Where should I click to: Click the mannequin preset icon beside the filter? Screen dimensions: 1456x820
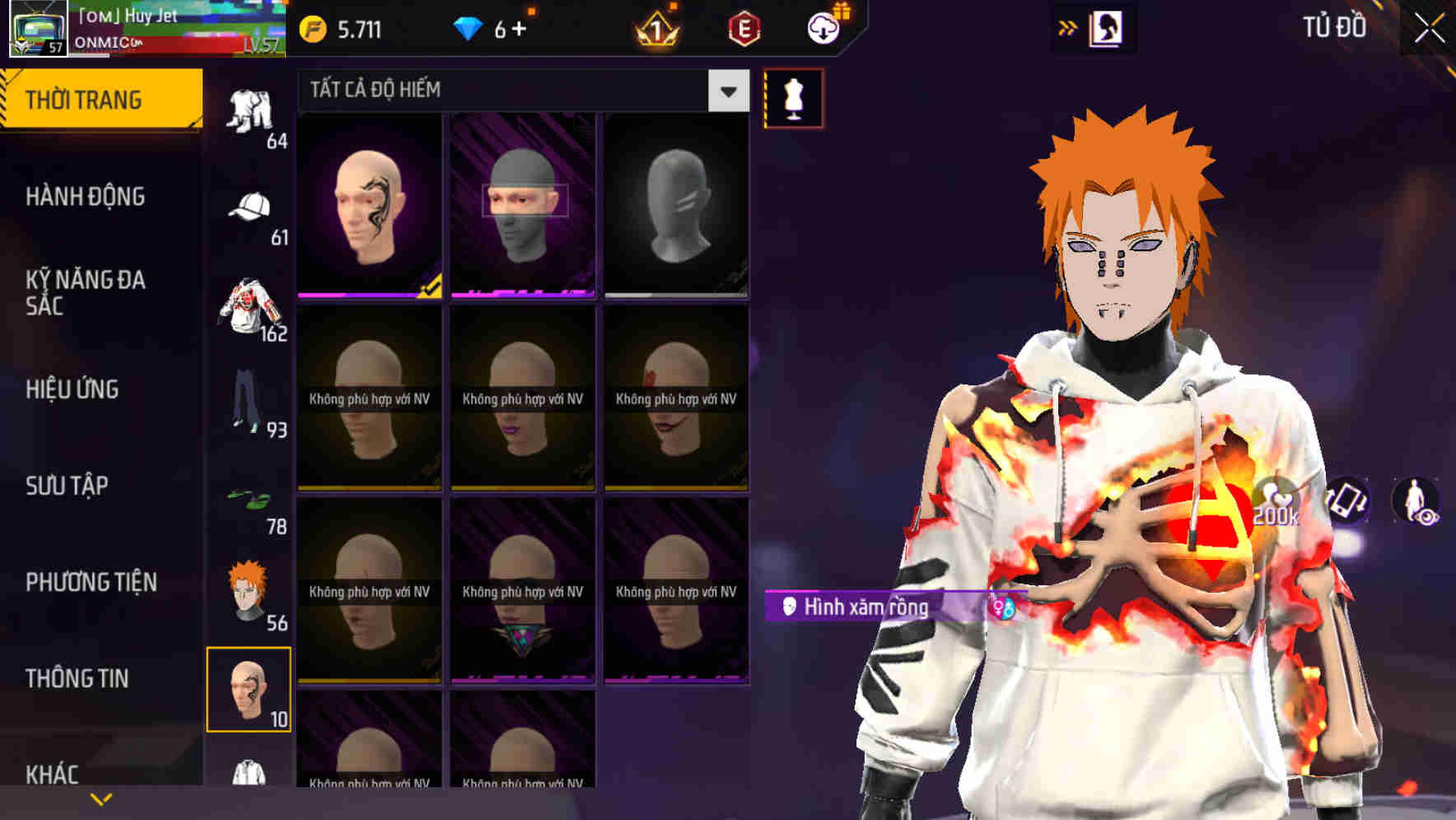click(x=793, y=97)
